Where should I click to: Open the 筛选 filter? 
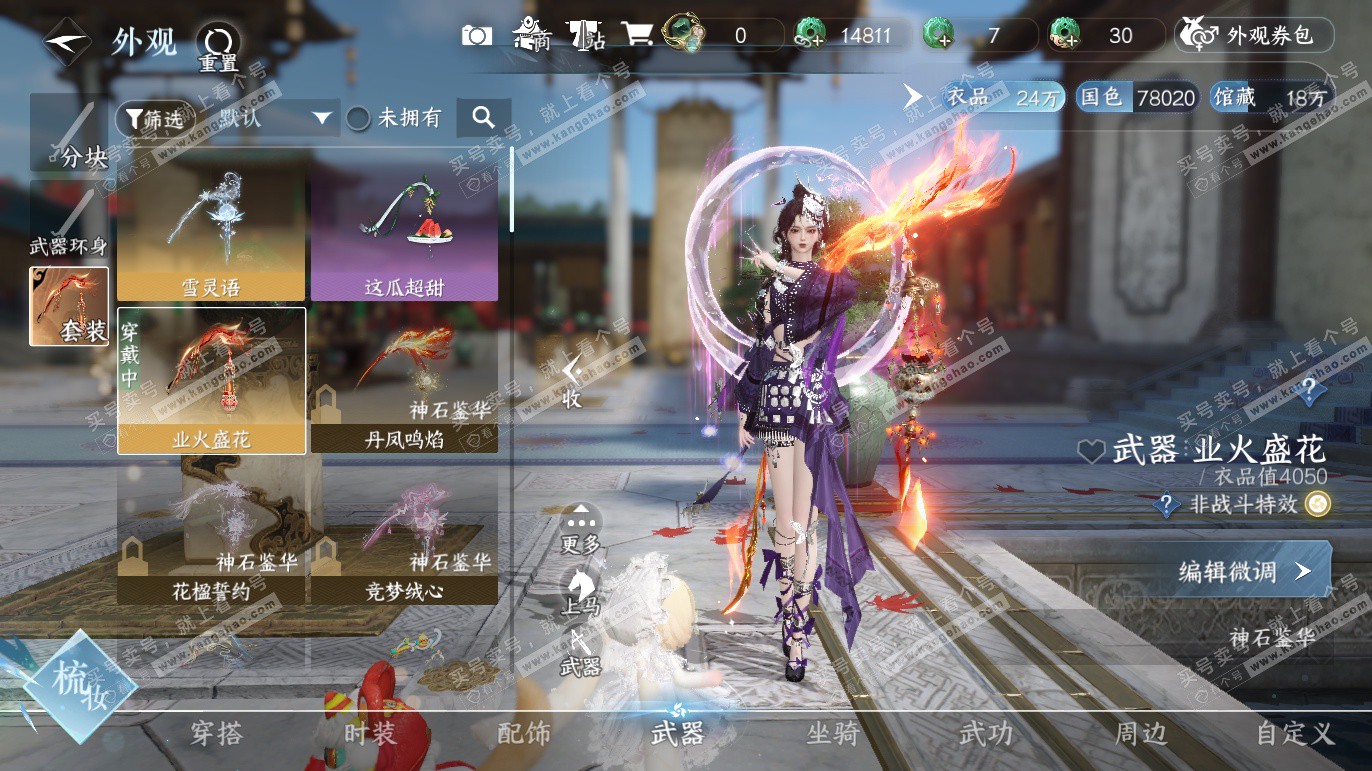click(x=155, y=119)
